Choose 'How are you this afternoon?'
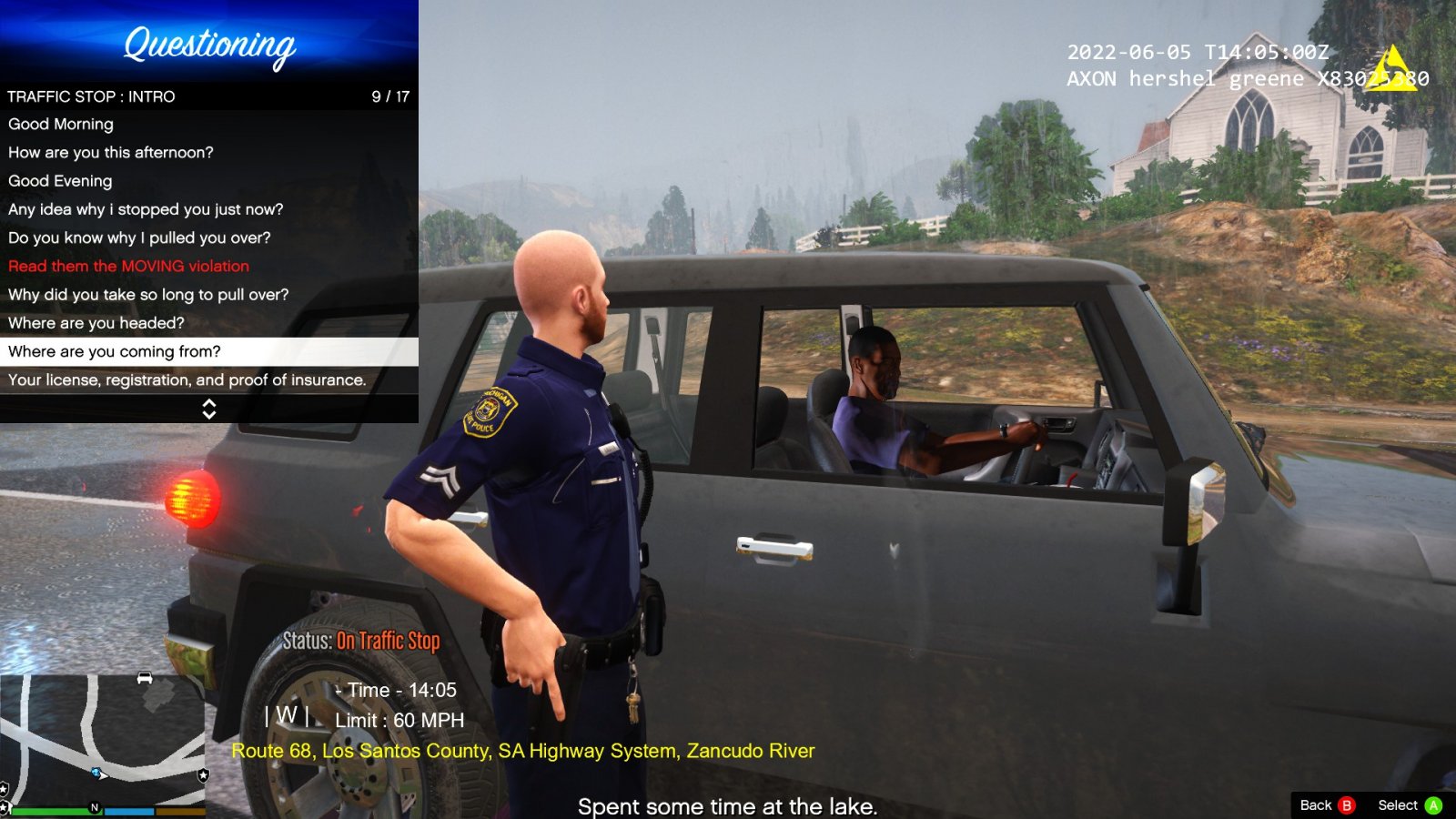Viewport: 1456px width, 819px height. pos(111,153)
